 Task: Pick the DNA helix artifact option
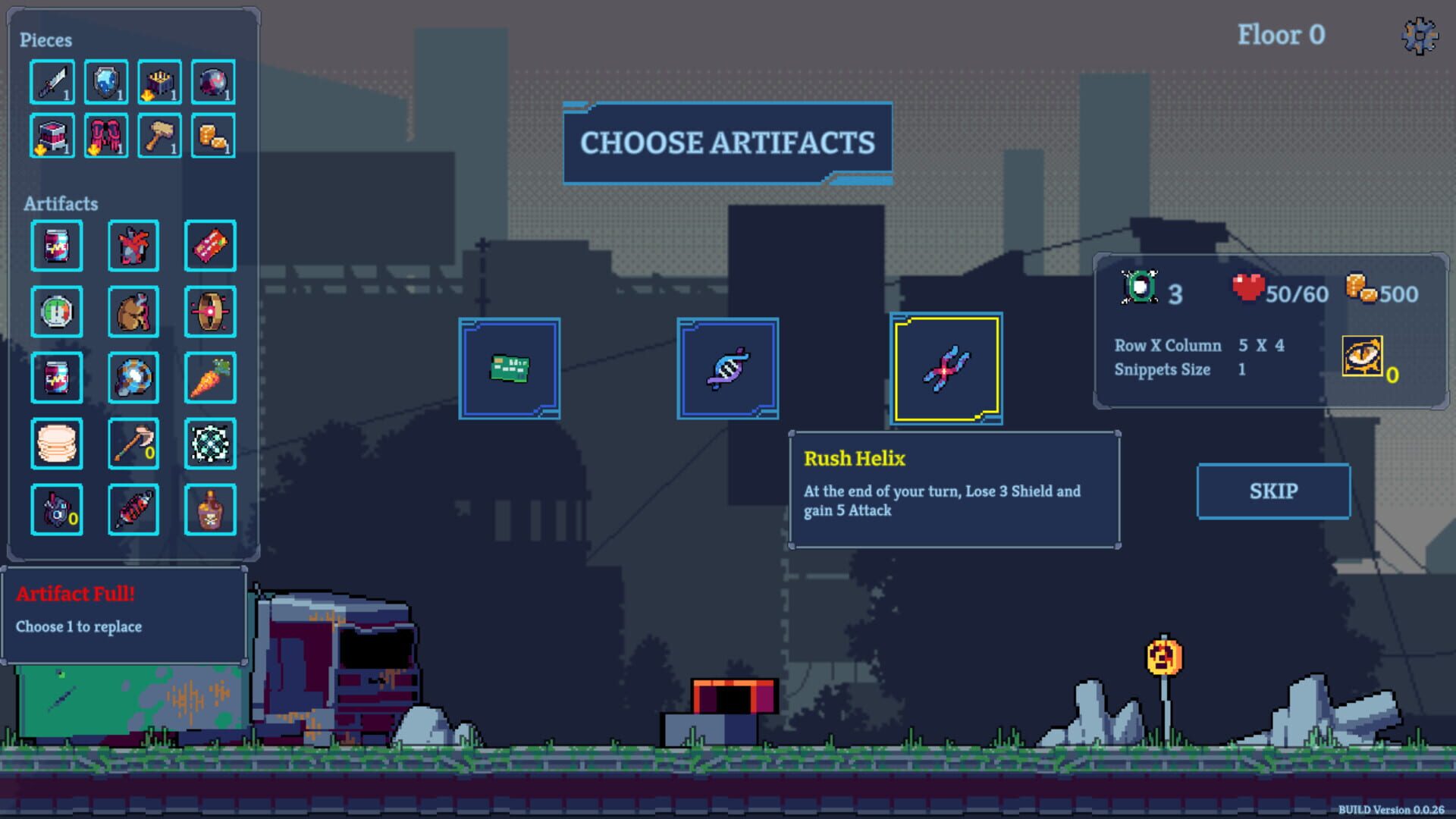pyautogui.click(x=726, y=369)
